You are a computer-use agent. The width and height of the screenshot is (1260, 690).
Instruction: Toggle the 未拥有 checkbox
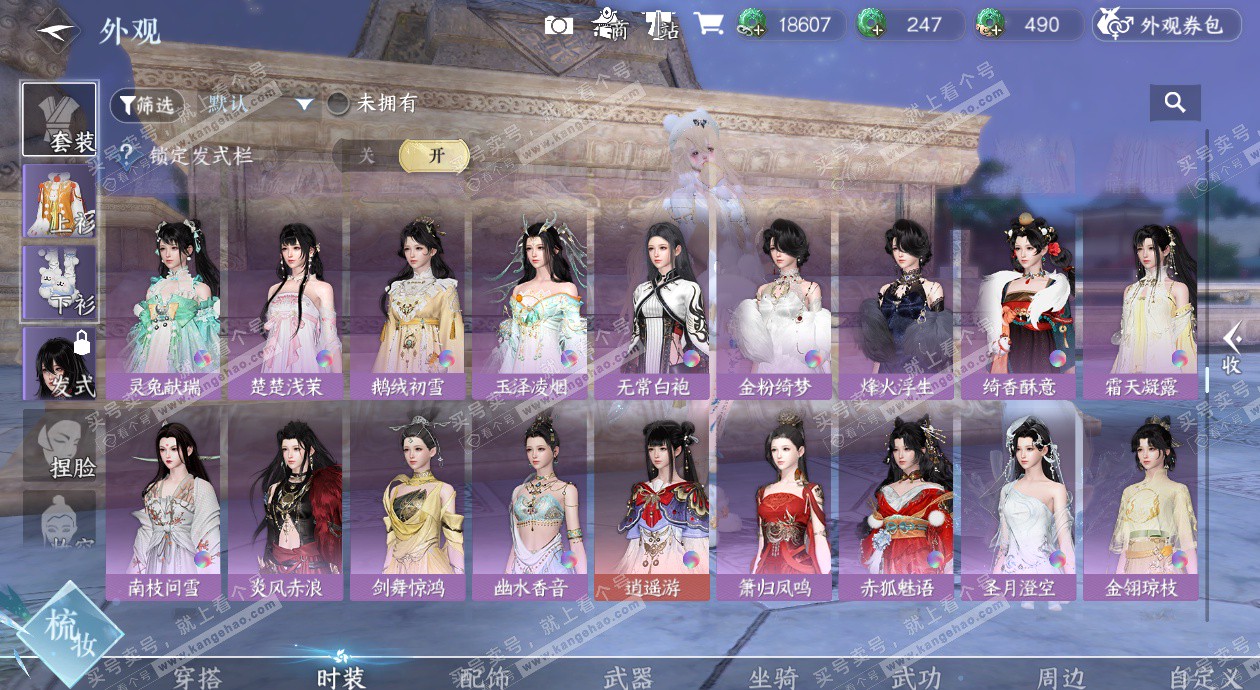click(x=338, y=103)
